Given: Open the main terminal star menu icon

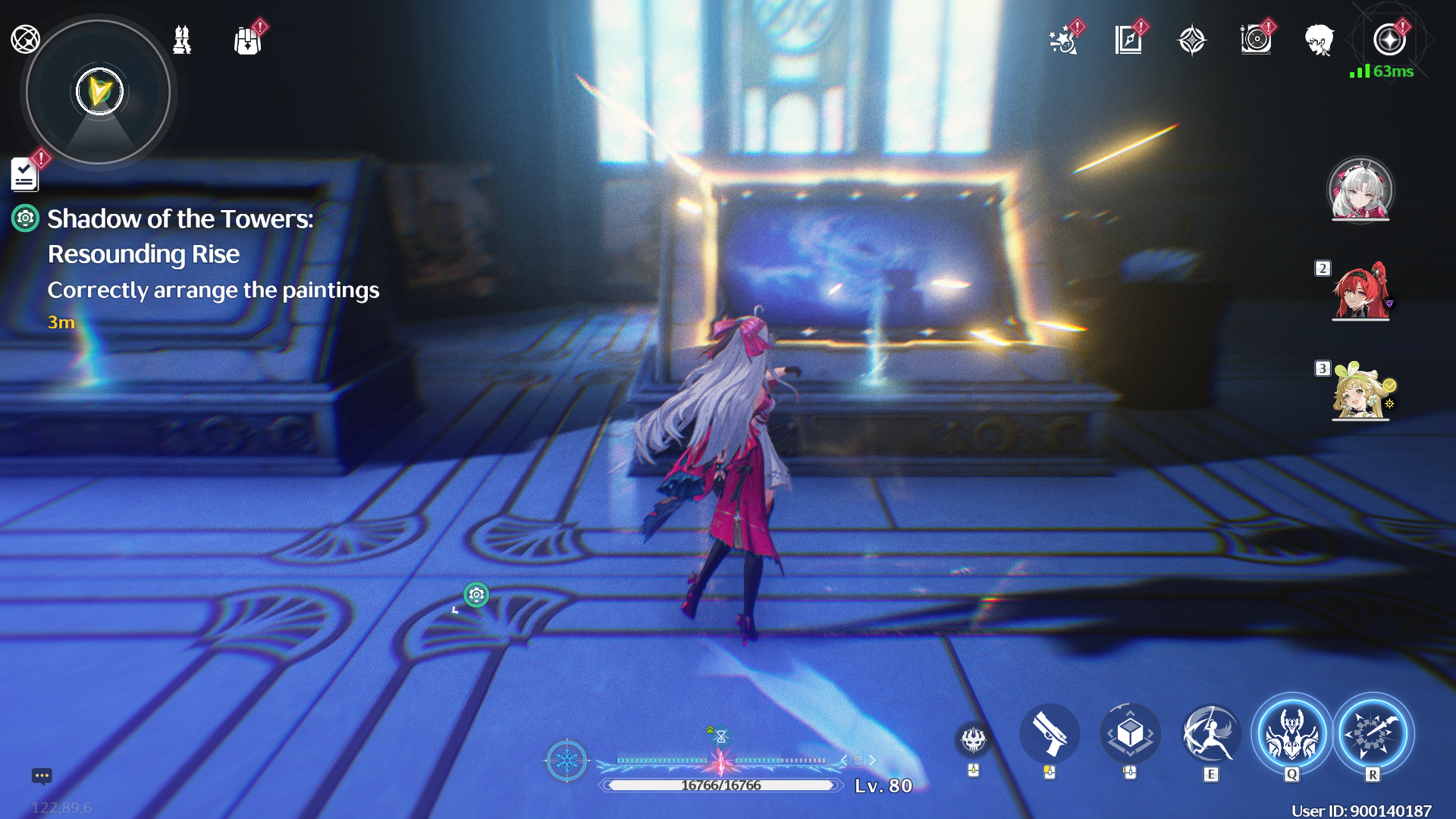Looking at the screenshot, I should click(1389, 40).
